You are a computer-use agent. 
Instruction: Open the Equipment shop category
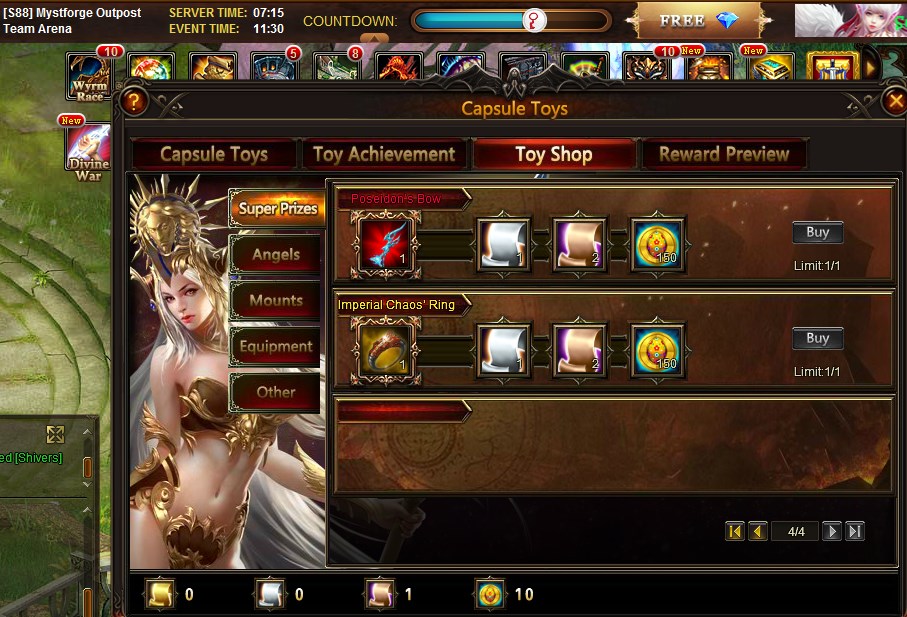[275, 346]
